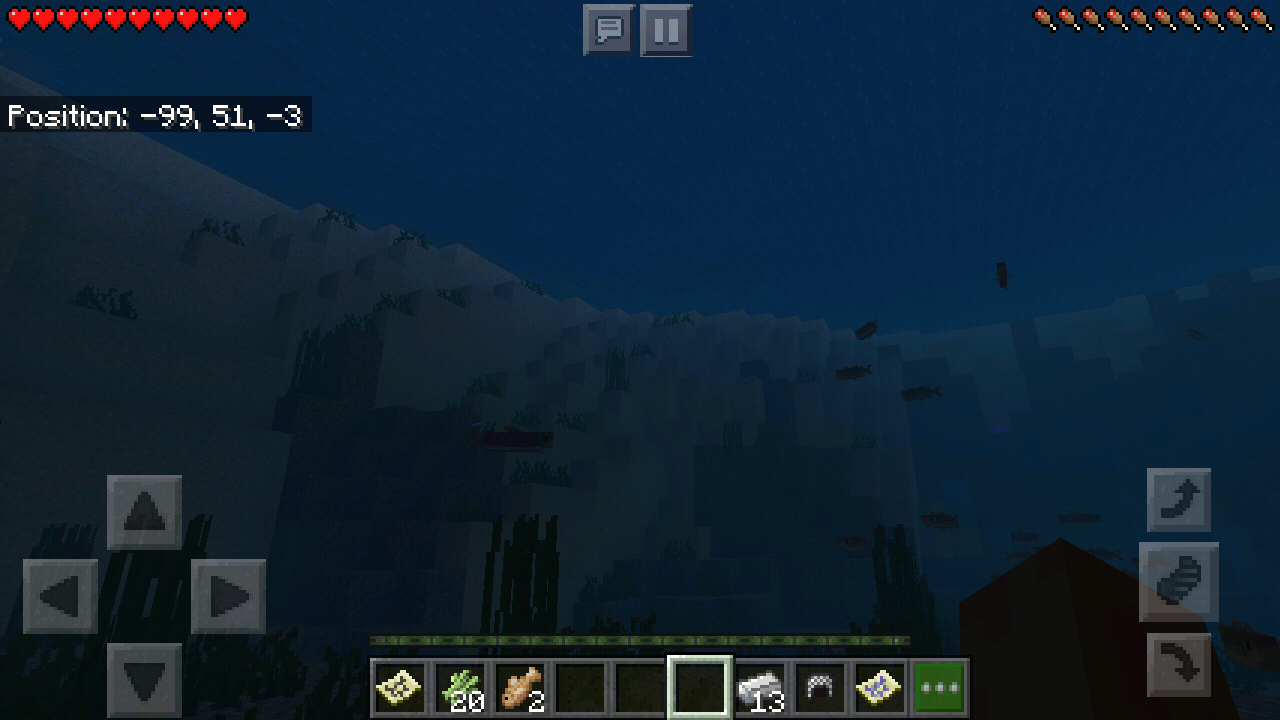This screenshot has height=720, width=1280.
Task: Select the kelp stack in the hotbar
Action: (x=462, y=684)
